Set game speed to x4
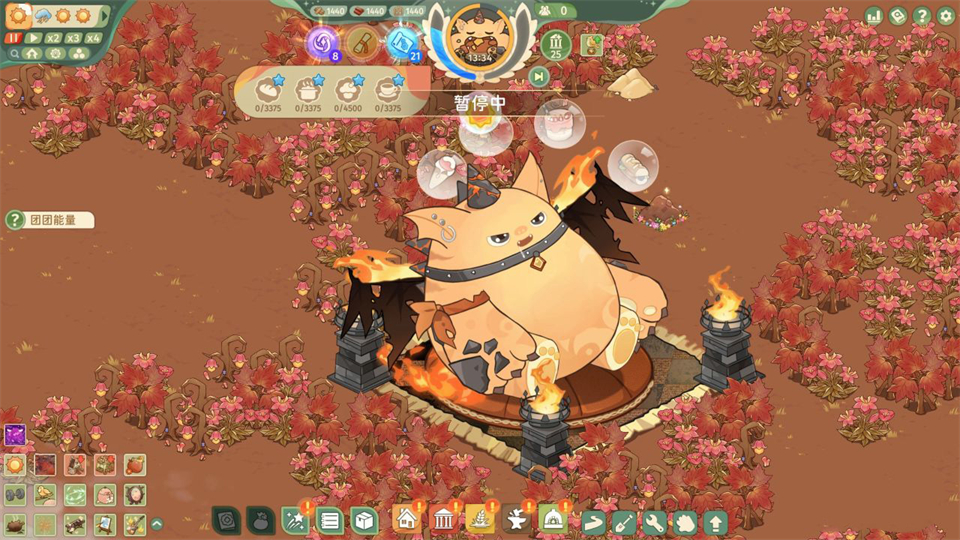The width and height of the screenshot is (960, 540). 93,38
